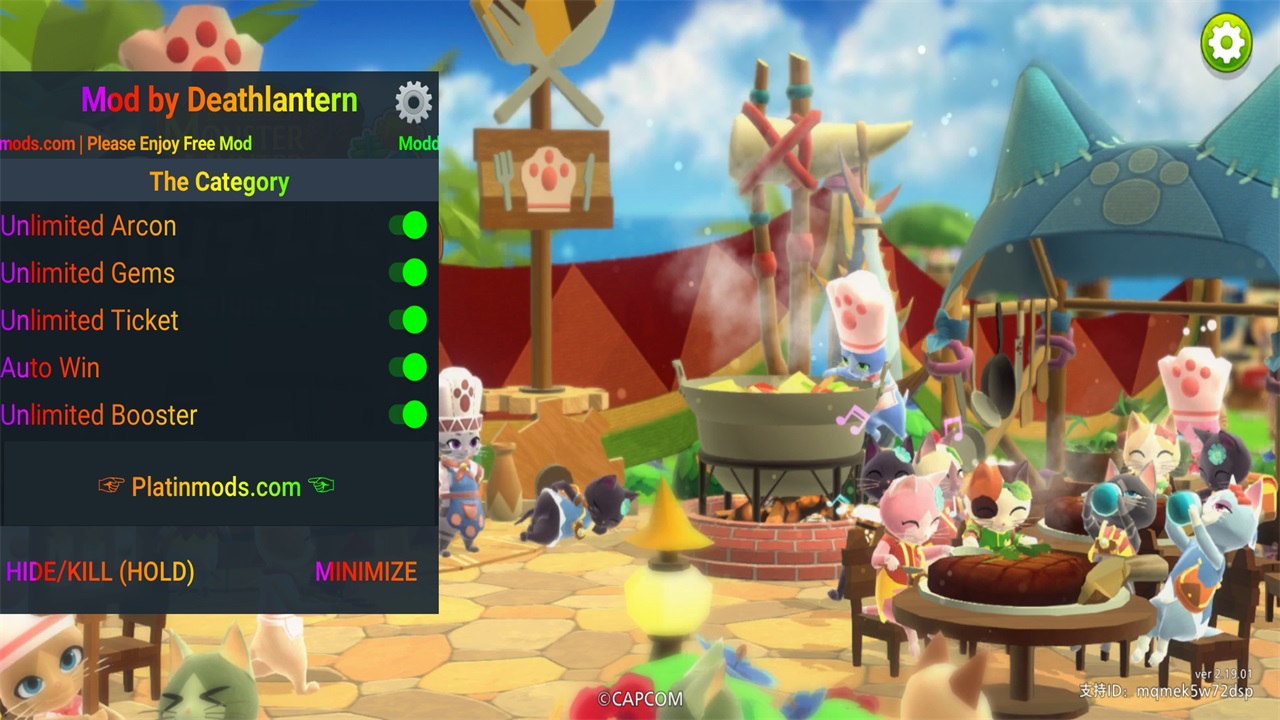Toggle the Auto Win switch
This screenshot has width=1280, height=720.
[408, 367]
